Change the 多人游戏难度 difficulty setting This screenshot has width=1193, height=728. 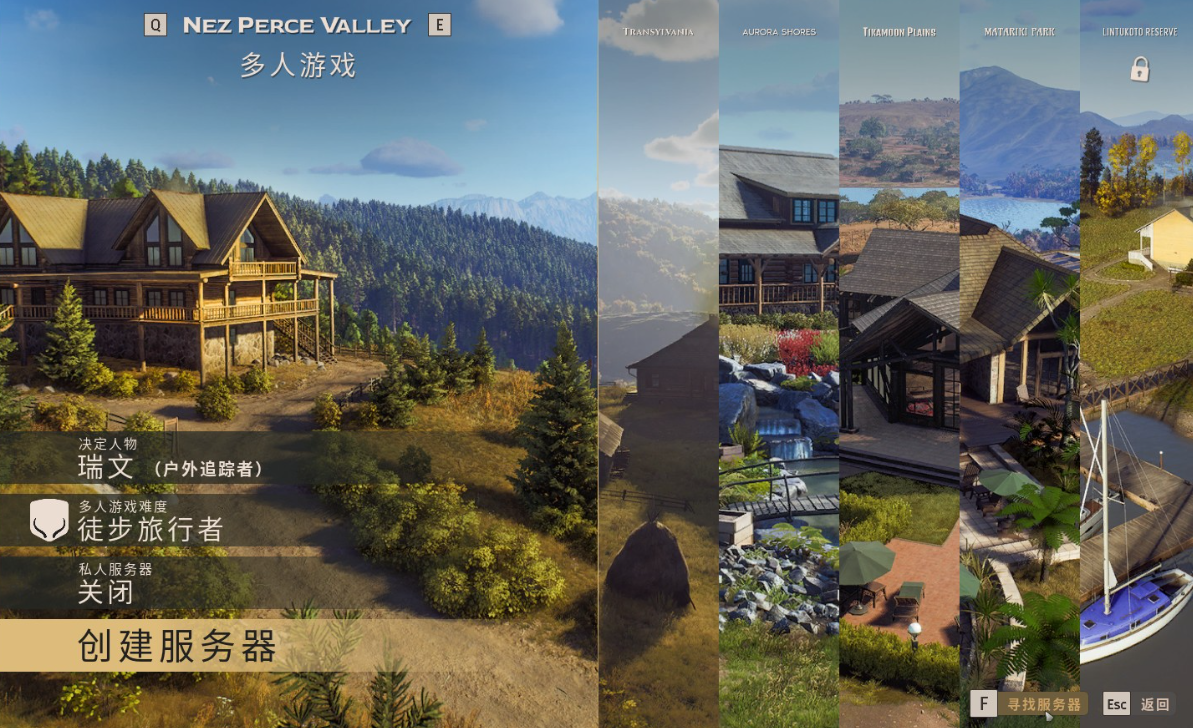tap(150, 521)
